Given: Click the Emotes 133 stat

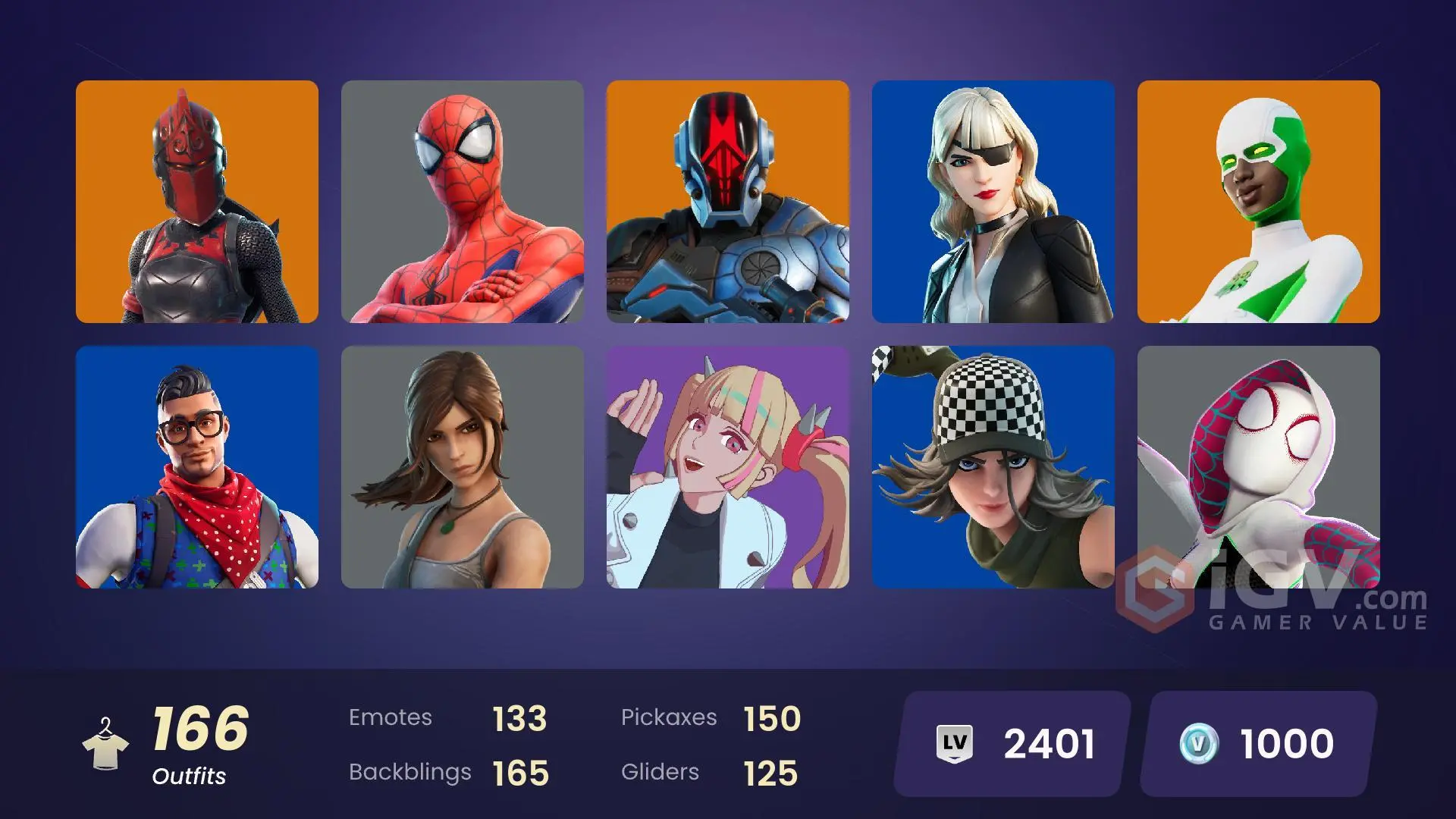Looking at the screenshot, I should 447,718.
